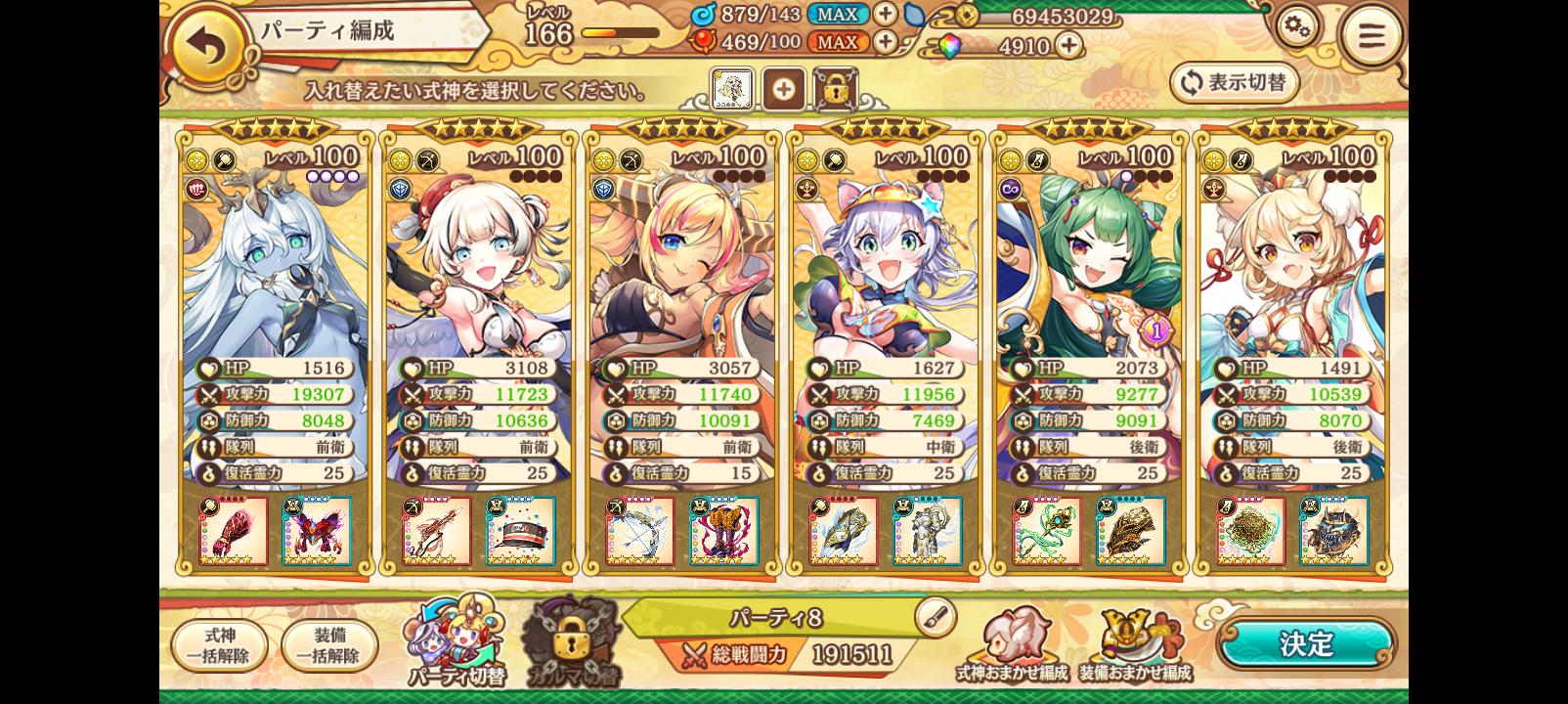Buy gems with the rainbow gem plus button
The width and height of the screenshot is (1568, 704).
[x=1068, y=45]
